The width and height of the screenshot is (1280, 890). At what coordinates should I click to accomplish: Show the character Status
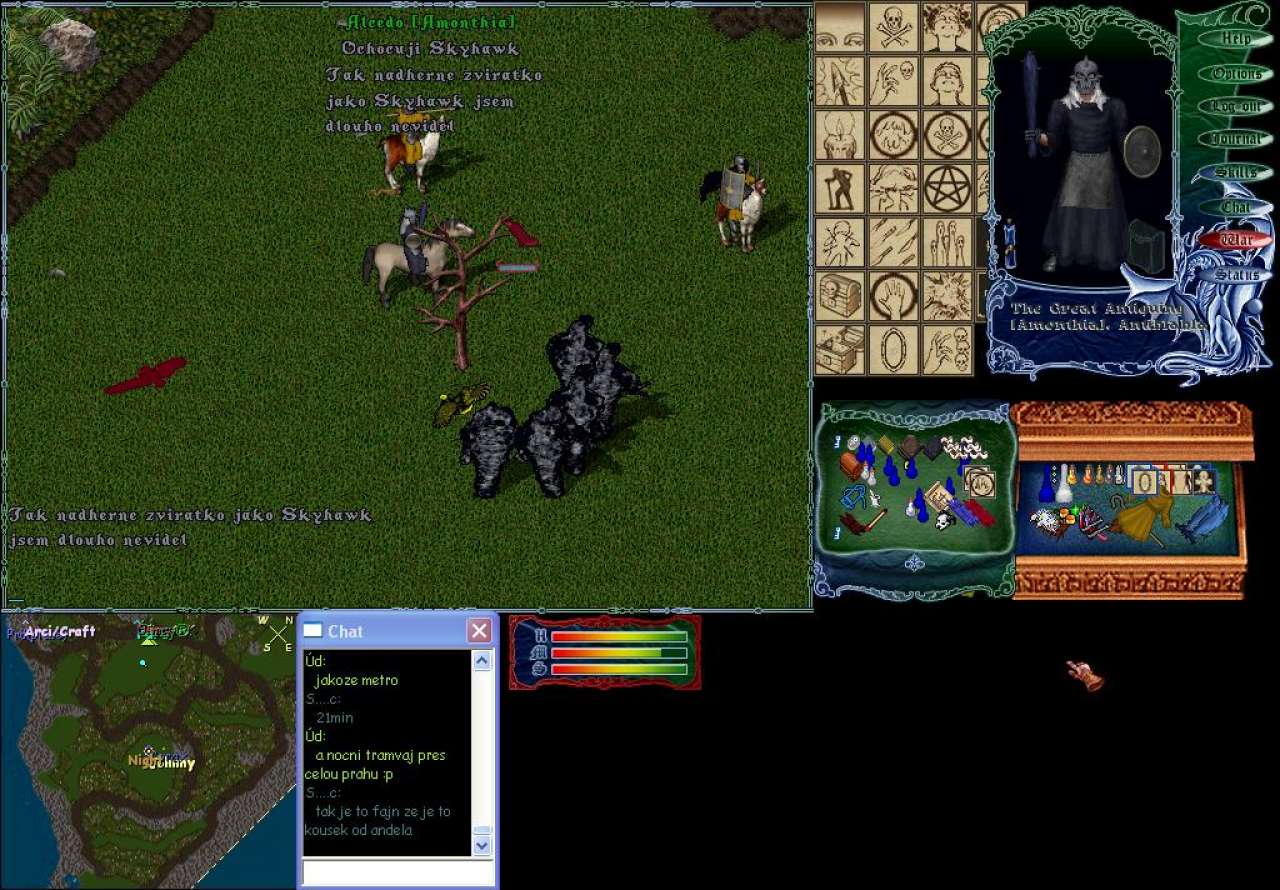click(1236, 274)
